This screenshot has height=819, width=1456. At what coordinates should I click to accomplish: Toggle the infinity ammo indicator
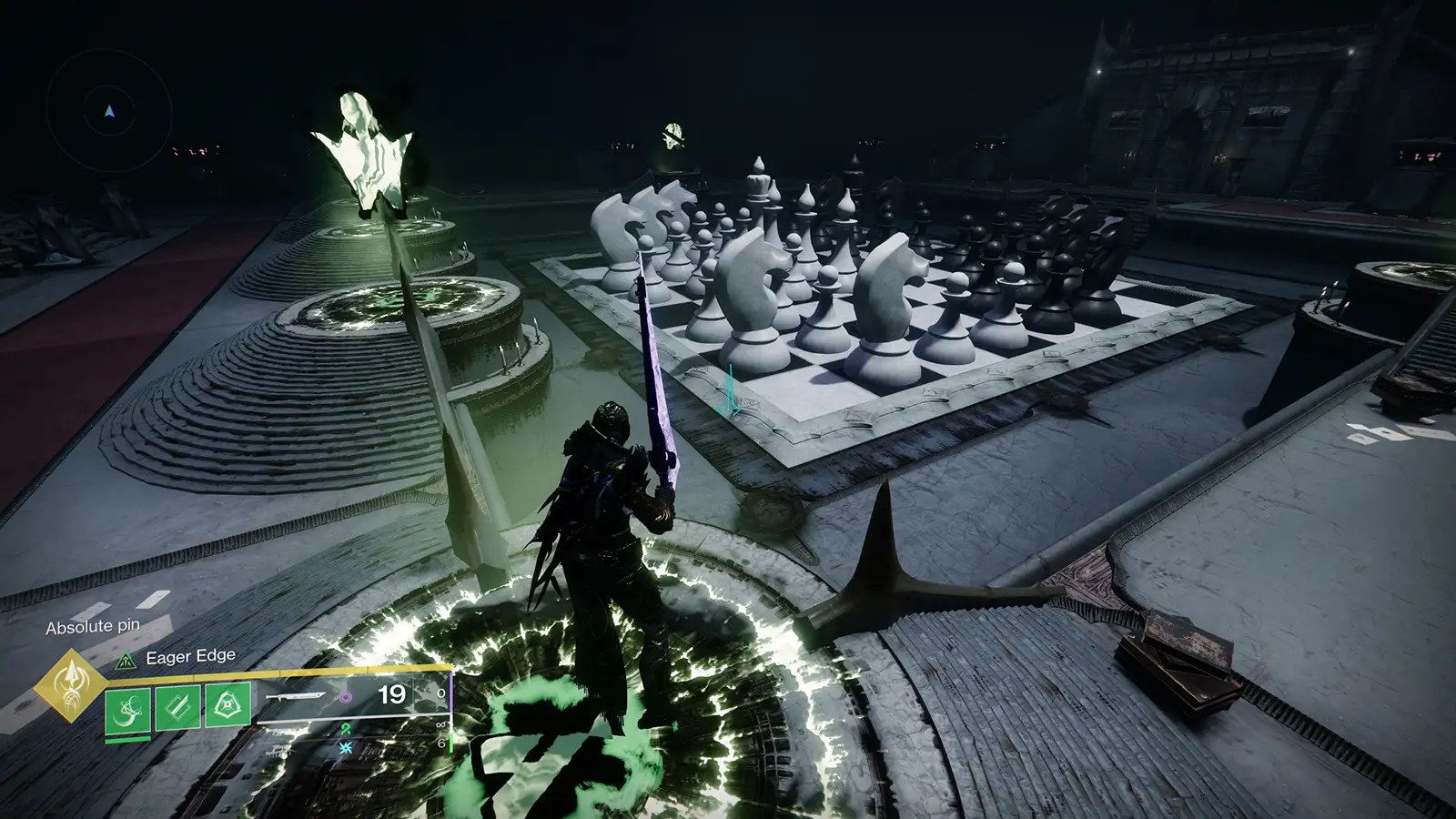440,723
